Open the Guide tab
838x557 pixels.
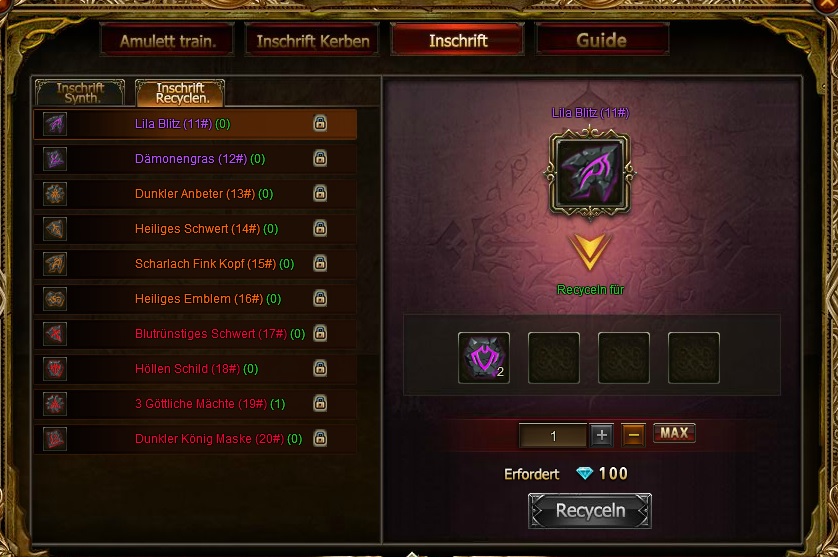pyautogui.click(x=602, y=41)
